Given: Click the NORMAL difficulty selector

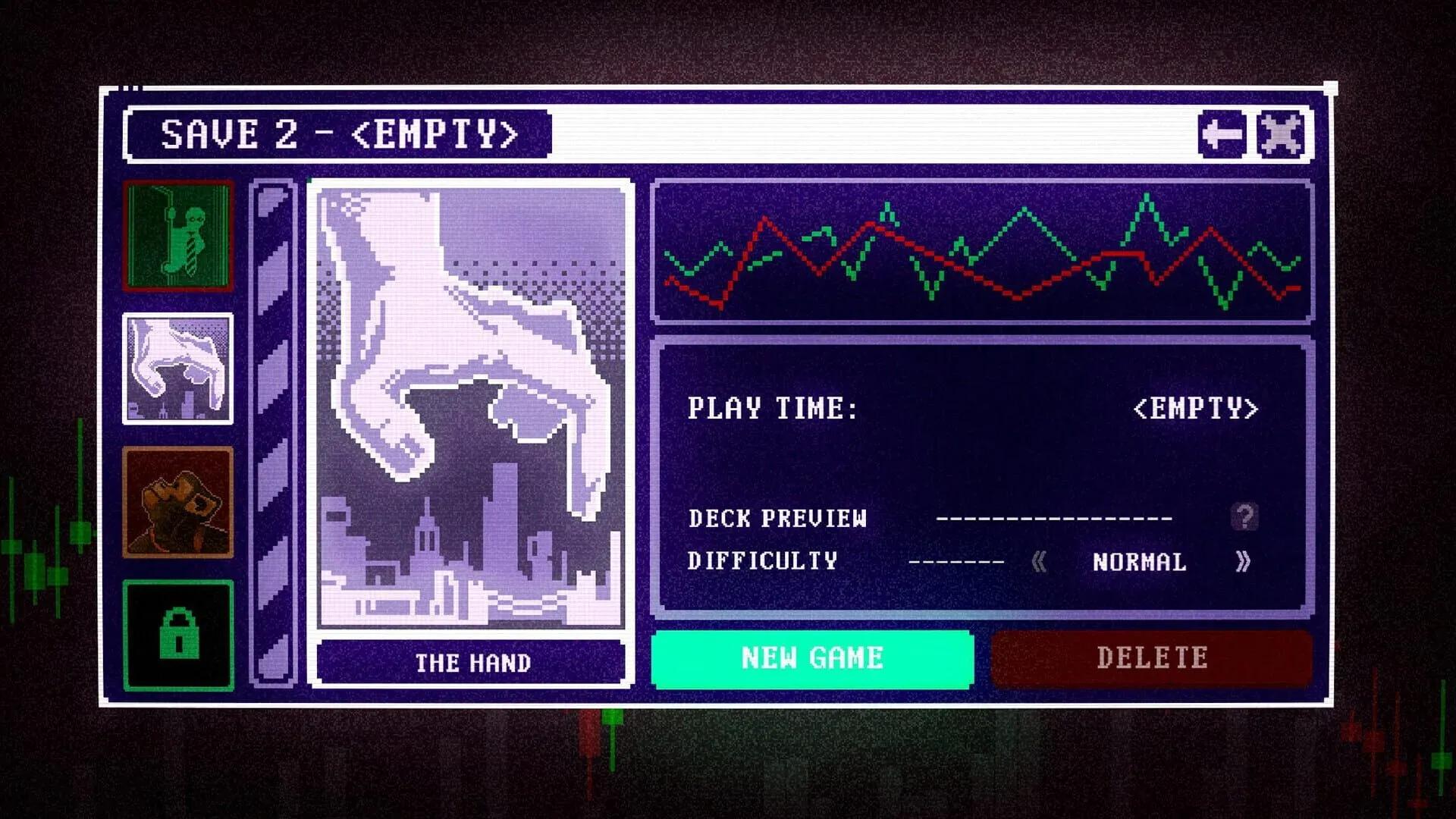Looking at the screenshot, I should point(1139,563).
